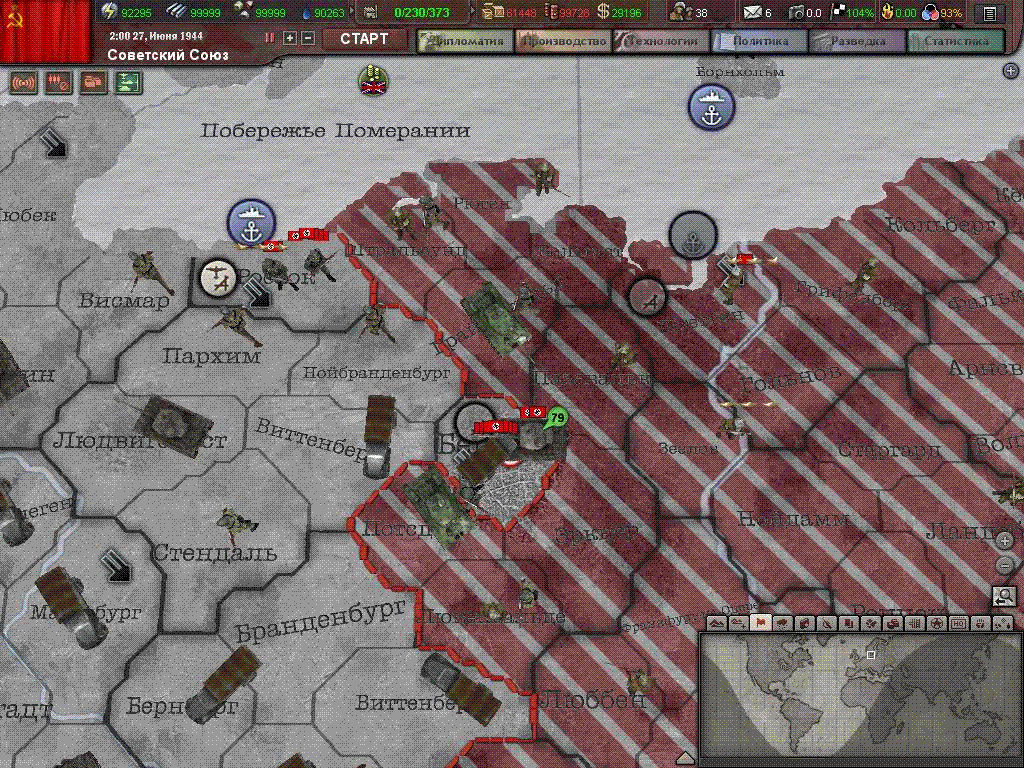Image resolution: width=1024 pixels, height=768 pixels.
Task: Show the Разведка (Intelligence) tab
Action: (x=857, y=41)
